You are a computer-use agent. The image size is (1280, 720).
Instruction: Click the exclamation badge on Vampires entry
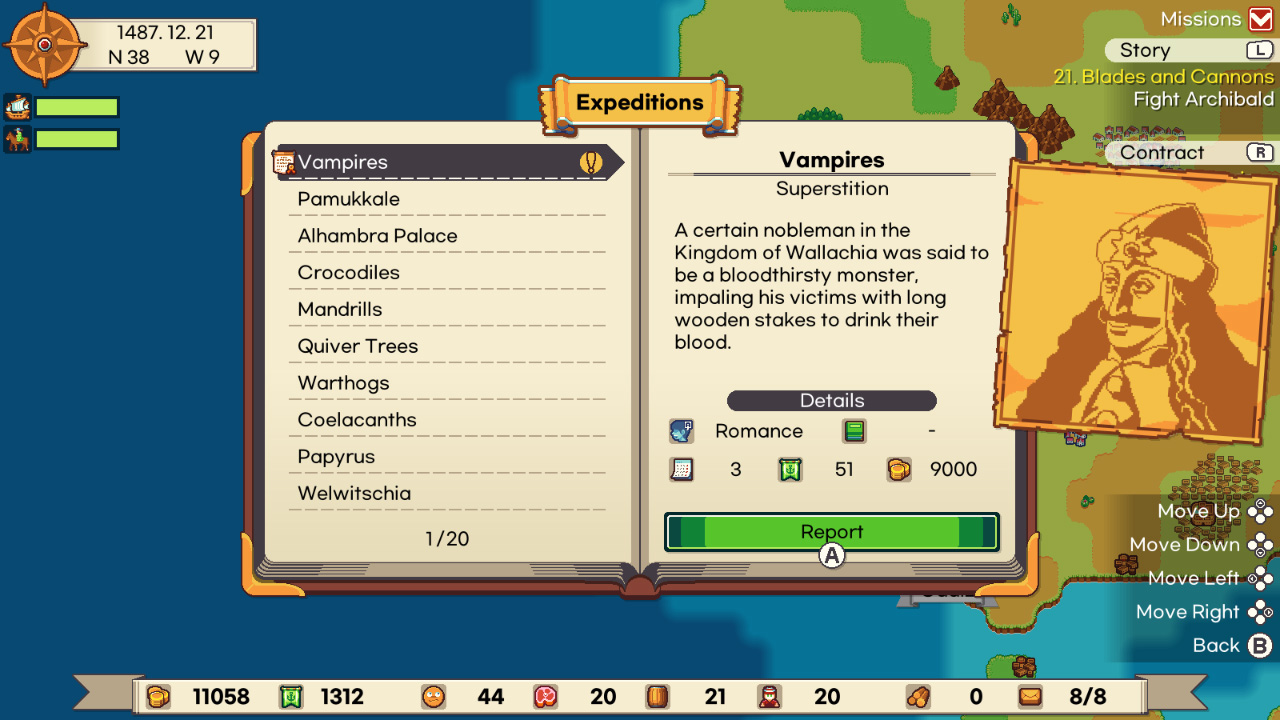(x=588, y=161)
